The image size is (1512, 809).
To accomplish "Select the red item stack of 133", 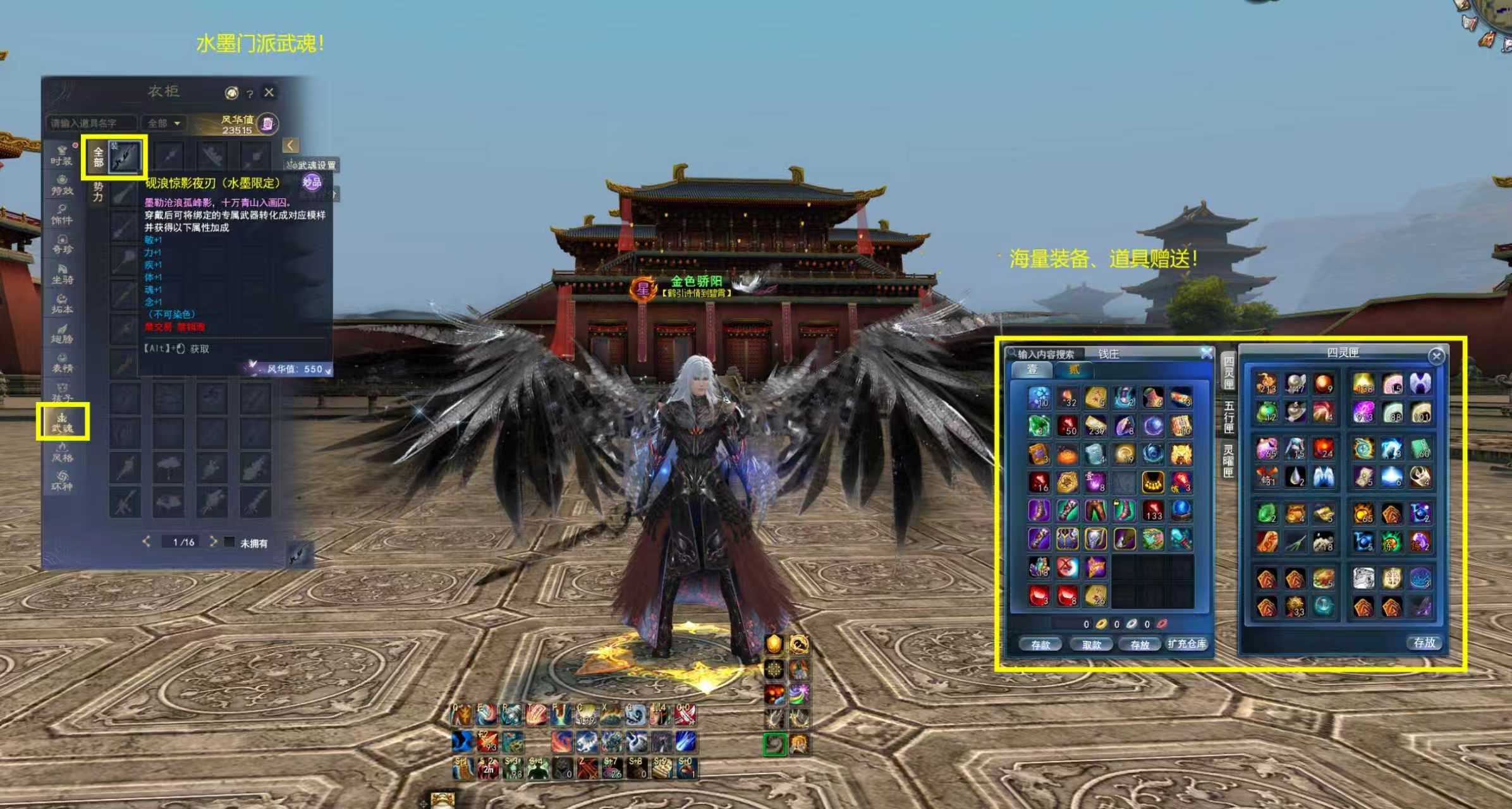I will 1153,510.
